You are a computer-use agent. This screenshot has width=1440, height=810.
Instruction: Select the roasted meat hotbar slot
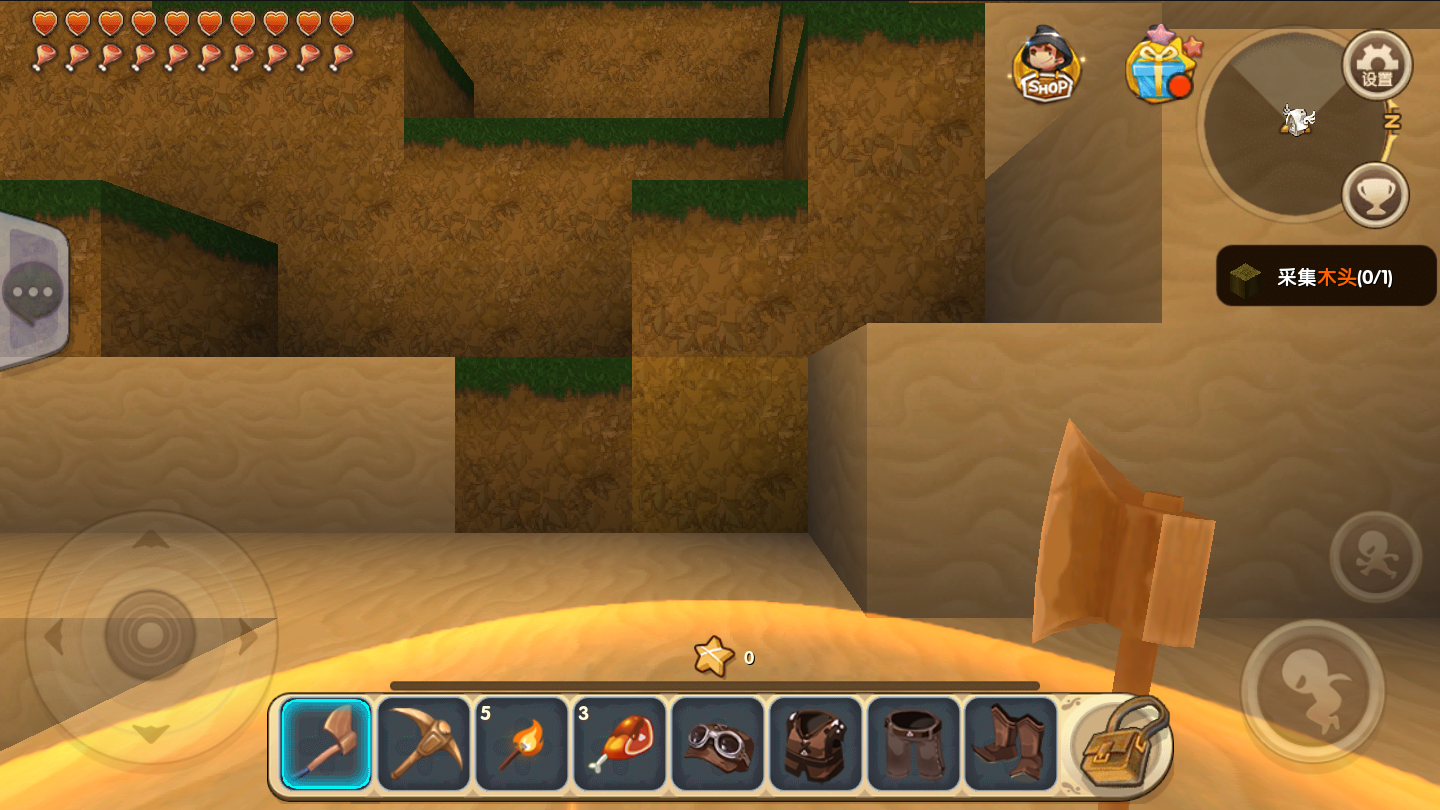click(620, 744)
